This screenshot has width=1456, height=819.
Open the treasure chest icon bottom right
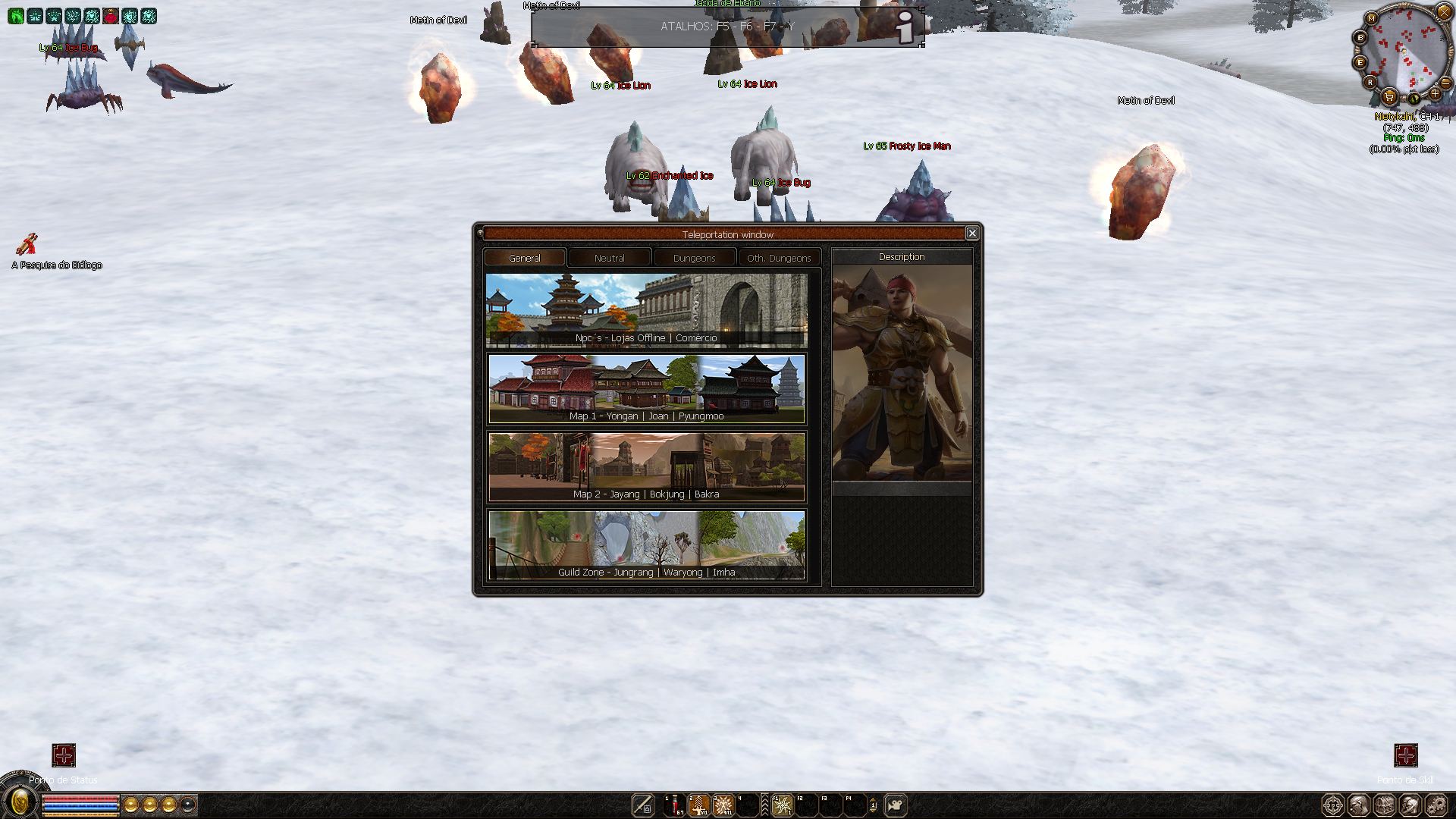coord(1383,805)
